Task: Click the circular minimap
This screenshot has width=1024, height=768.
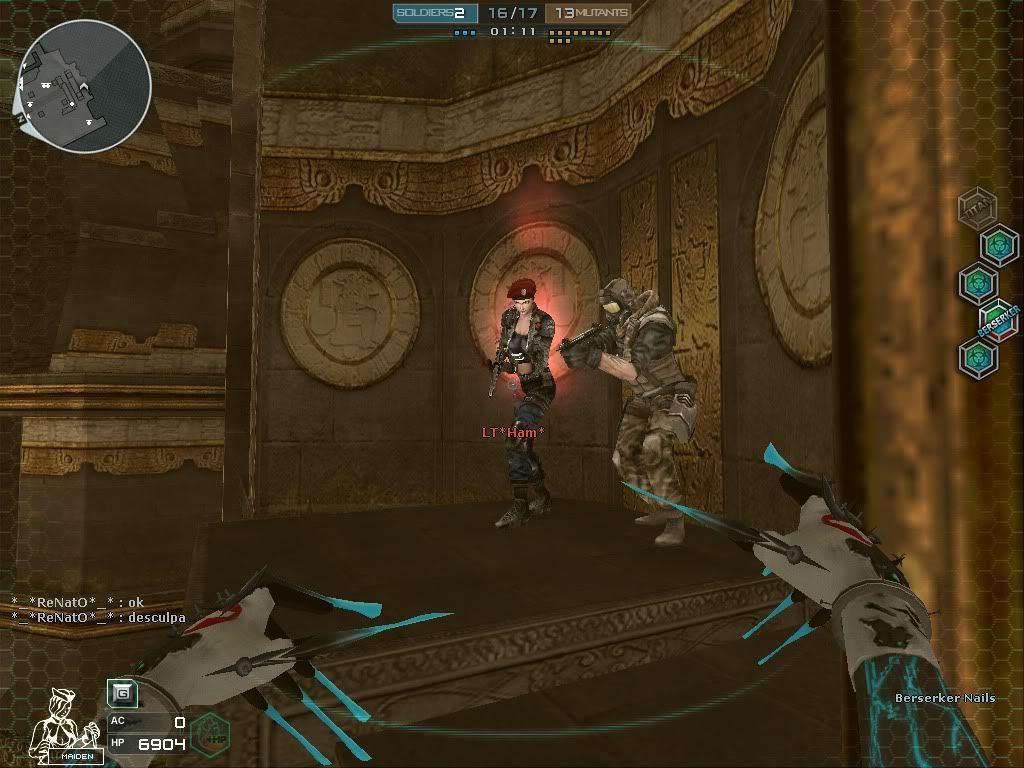Action: pos(84,86)
